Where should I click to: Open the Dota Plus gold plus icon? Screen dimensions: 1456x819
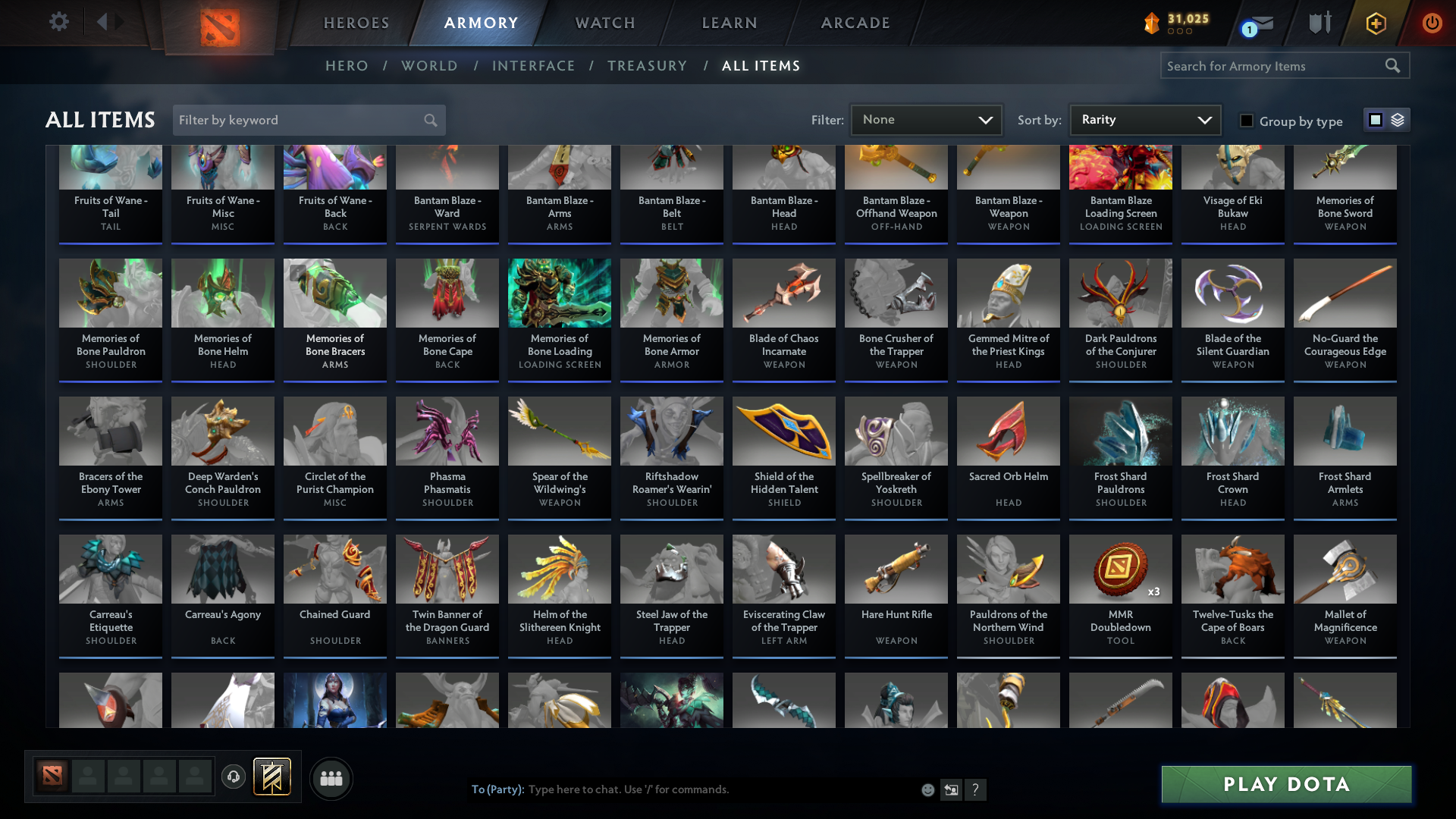pos(1375,23)
